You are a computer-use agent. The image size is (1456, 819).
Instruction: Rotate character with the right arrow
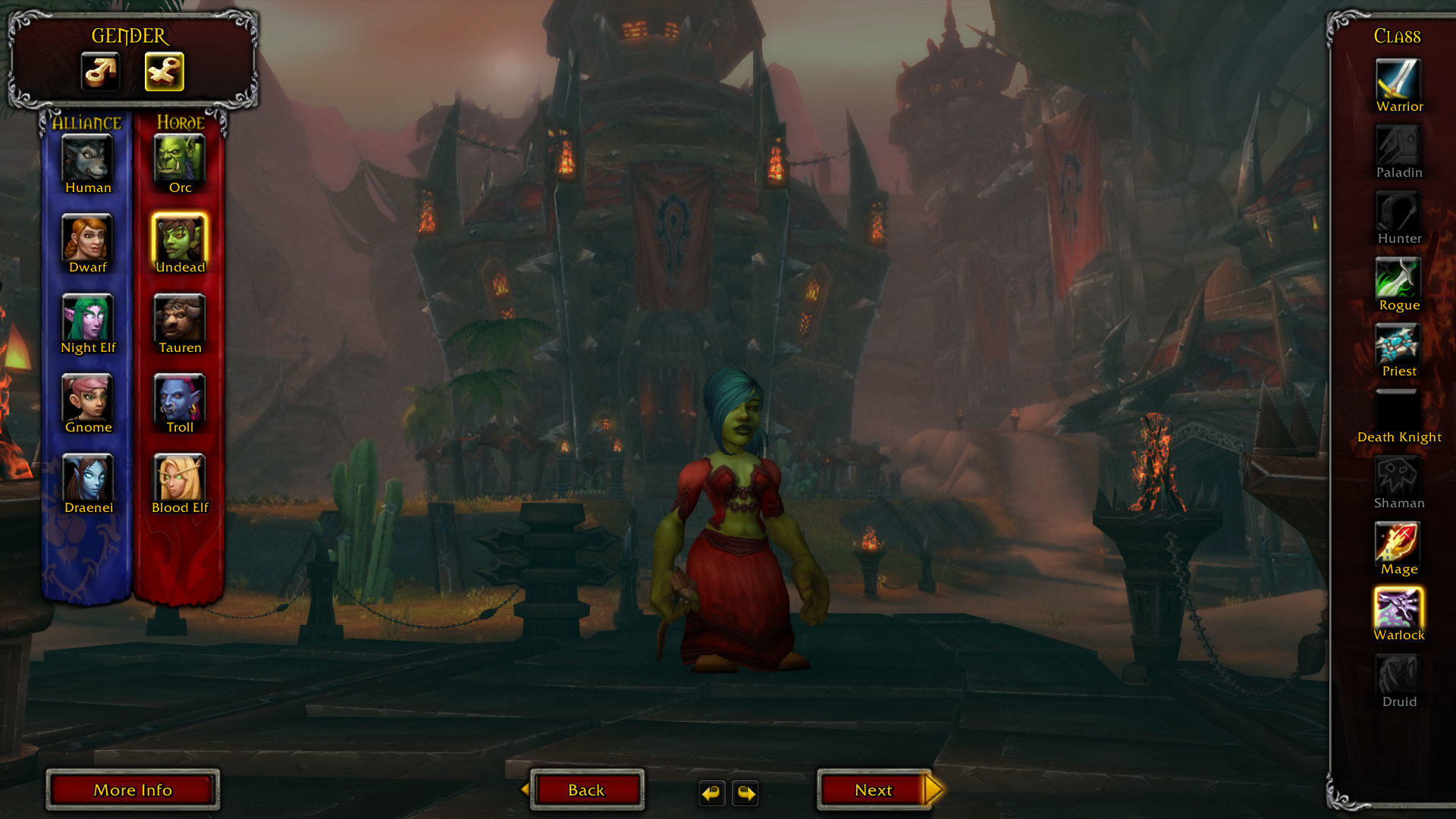746,793
